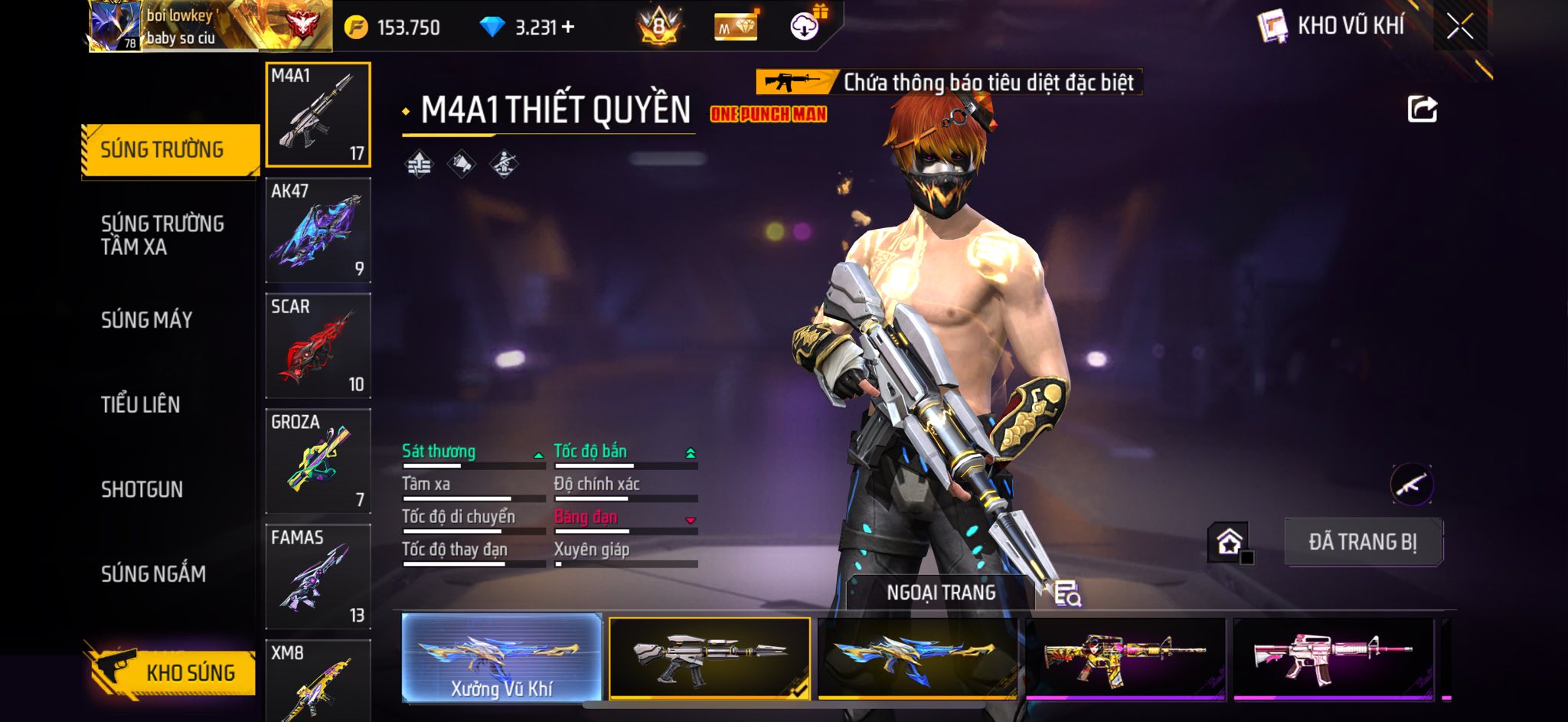Choose the SCAR weapon tile
The image size is (1568, 722).
point(318,346)
